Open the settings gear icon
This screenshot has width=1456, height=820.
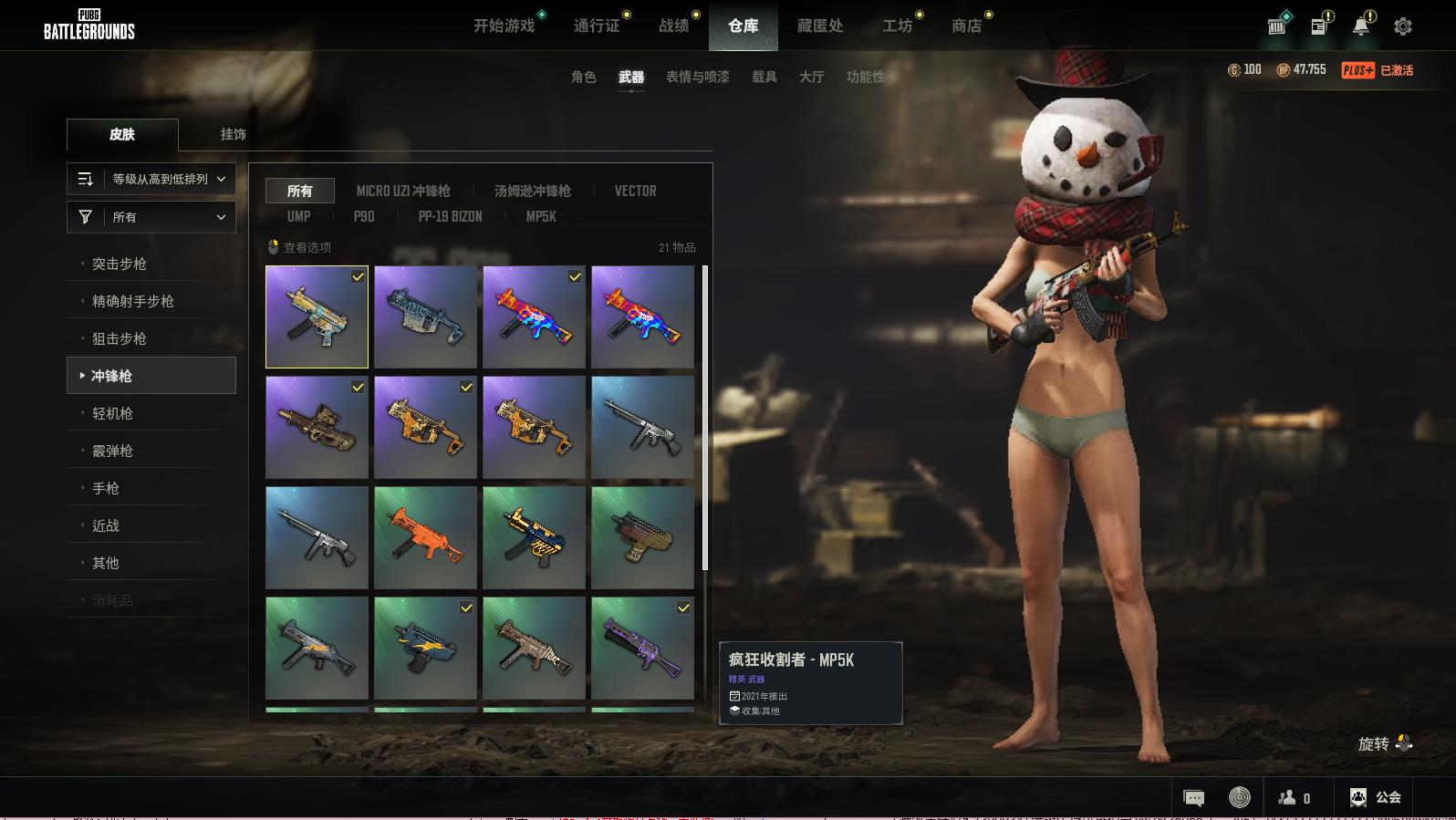click(x=1402, y=26)
